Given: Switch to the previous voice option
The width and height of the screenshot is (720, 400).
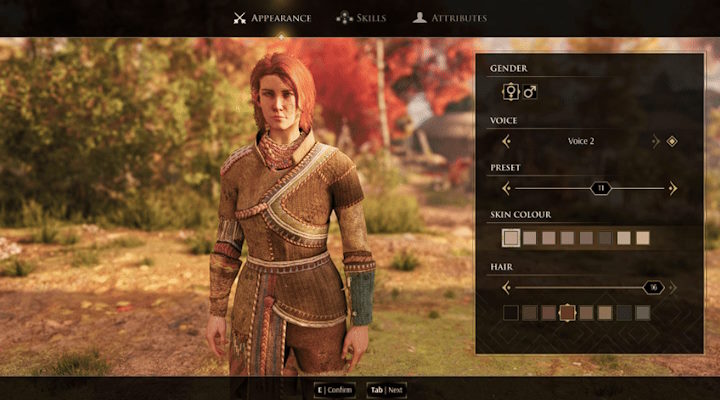Looking at the screenshot, I should point(506,141).
